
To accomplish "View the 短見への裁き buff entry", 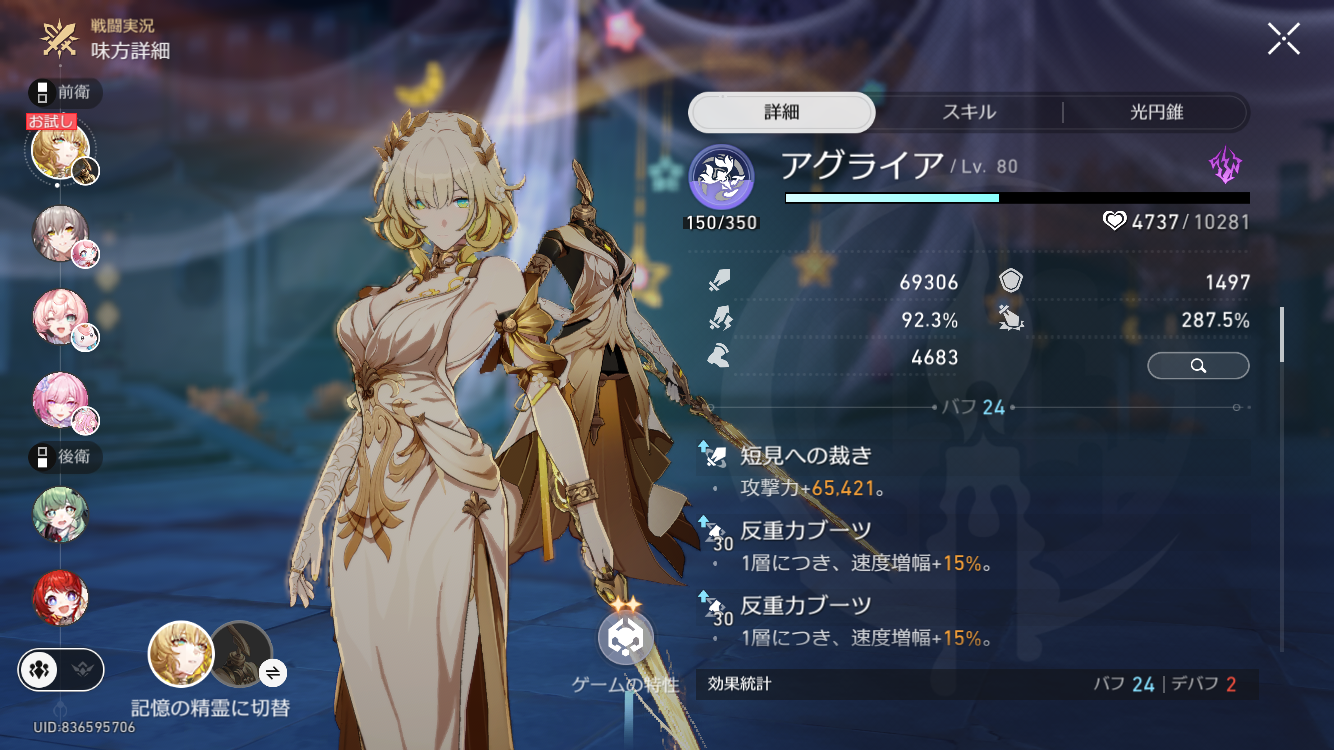I will point(806,456).
